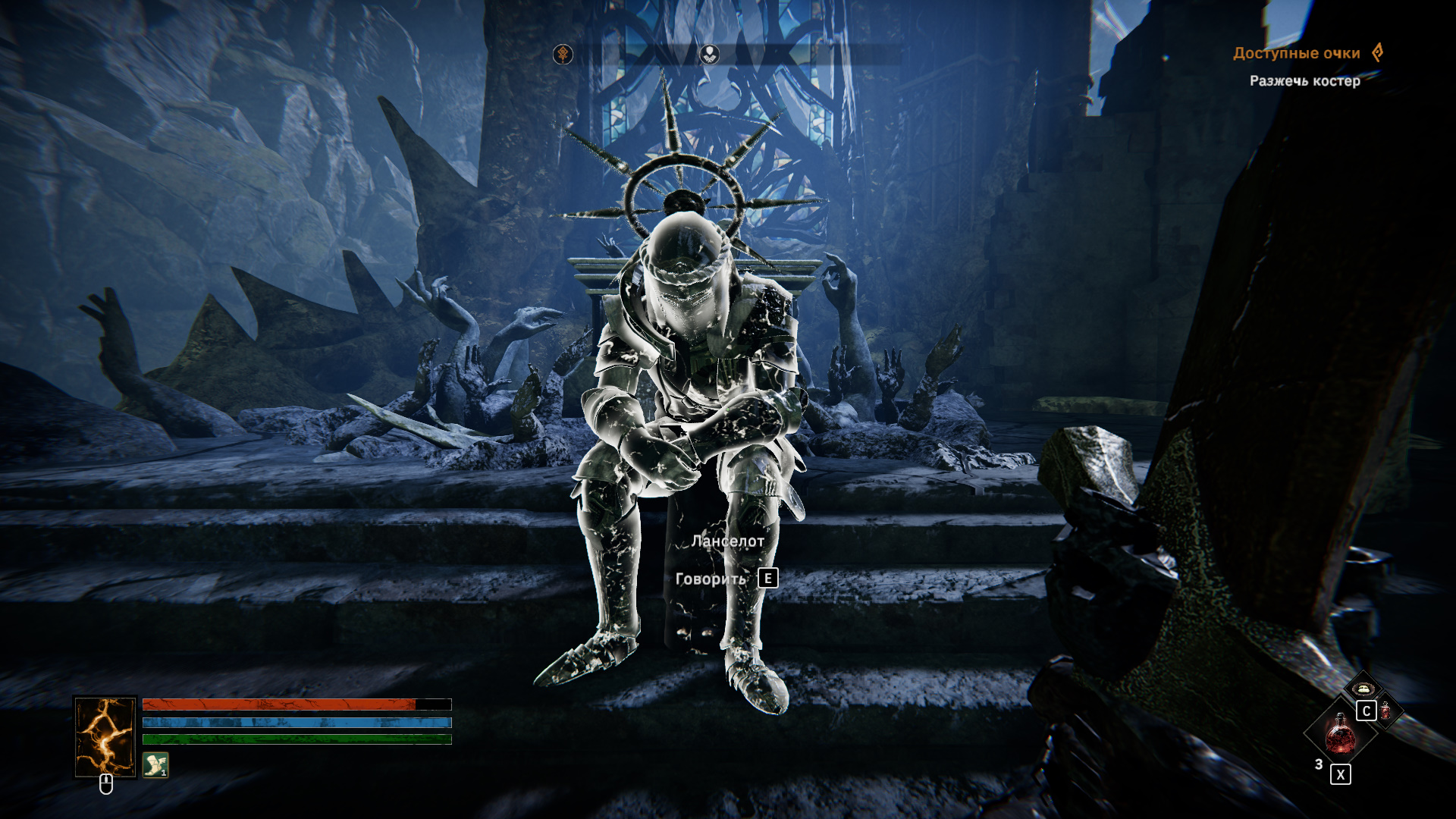Inspect the winged boot buff icon
The image size is (1456, 819).
pyautogui.click(x=155, y=764)
